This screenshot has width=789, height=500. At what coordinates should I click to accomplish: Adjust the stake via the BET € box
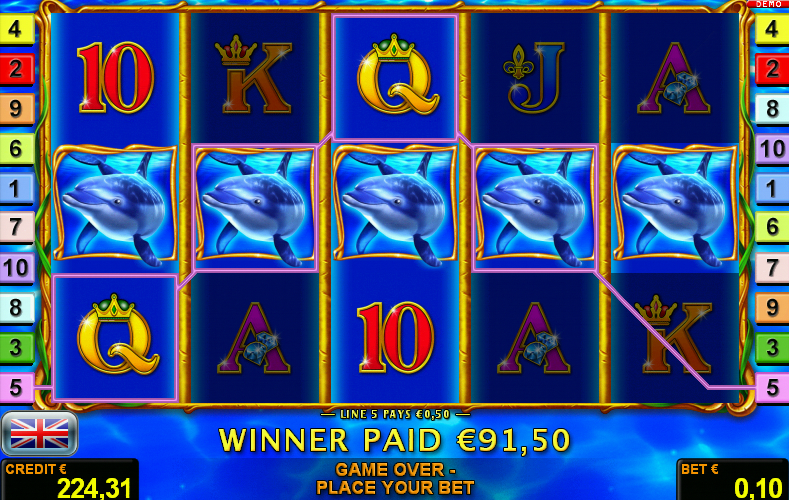(732, 480)
